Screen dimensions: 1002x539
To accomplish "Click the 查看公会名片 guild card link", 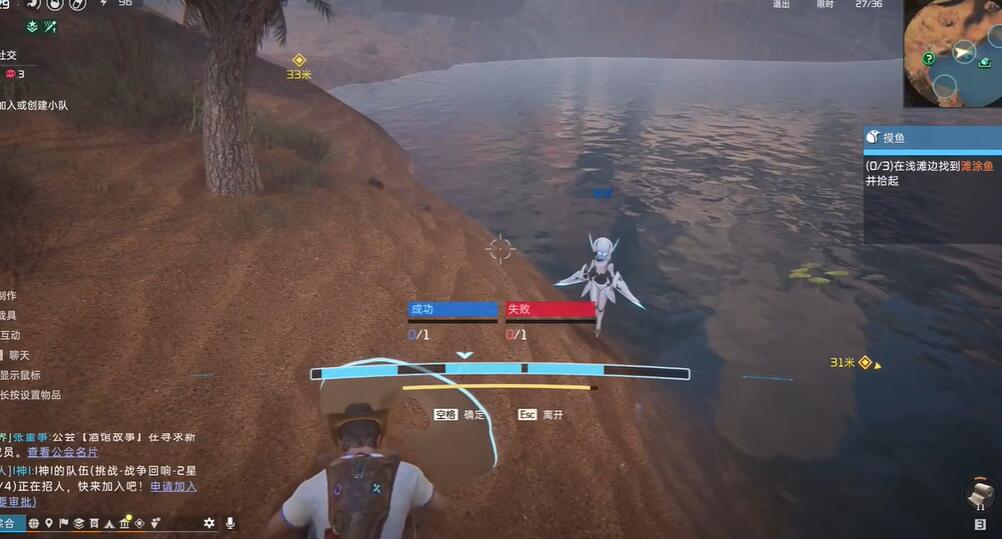I will pyautogui.click(x=64, y=452).
